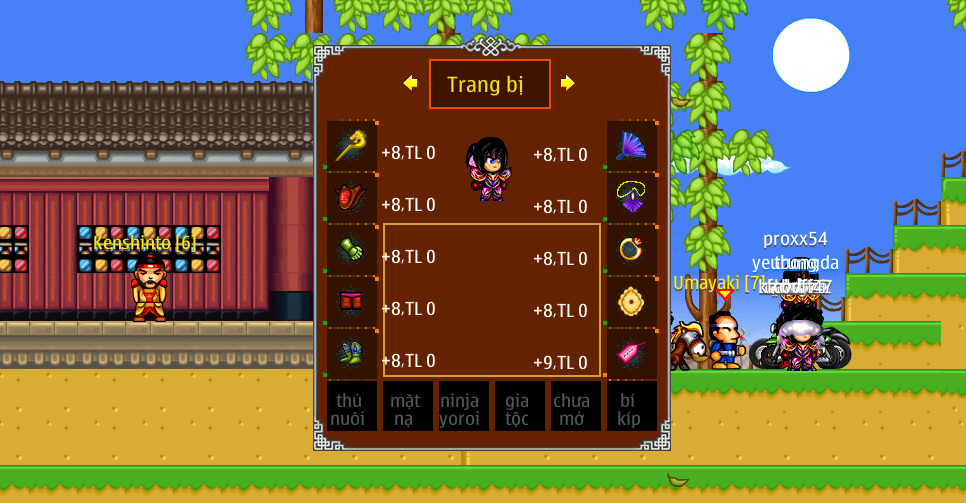This screenshot has height=503, width=966.
Task: Select the green gloves equipment slot
Action: pyautogui.click(x=352, y=250)
